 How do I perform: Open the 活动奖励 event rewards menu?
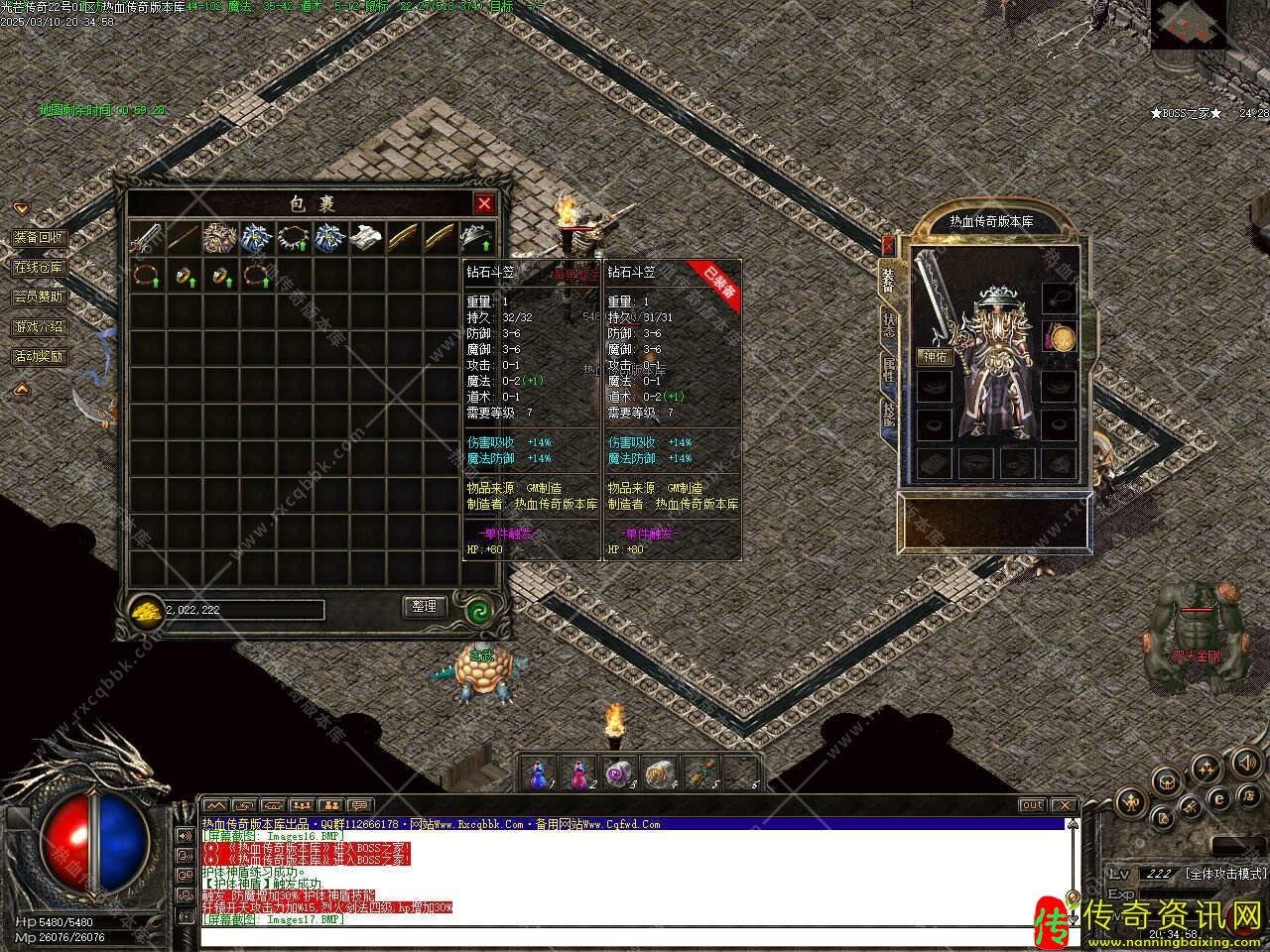pyautogui.click(x=39, y=356)
